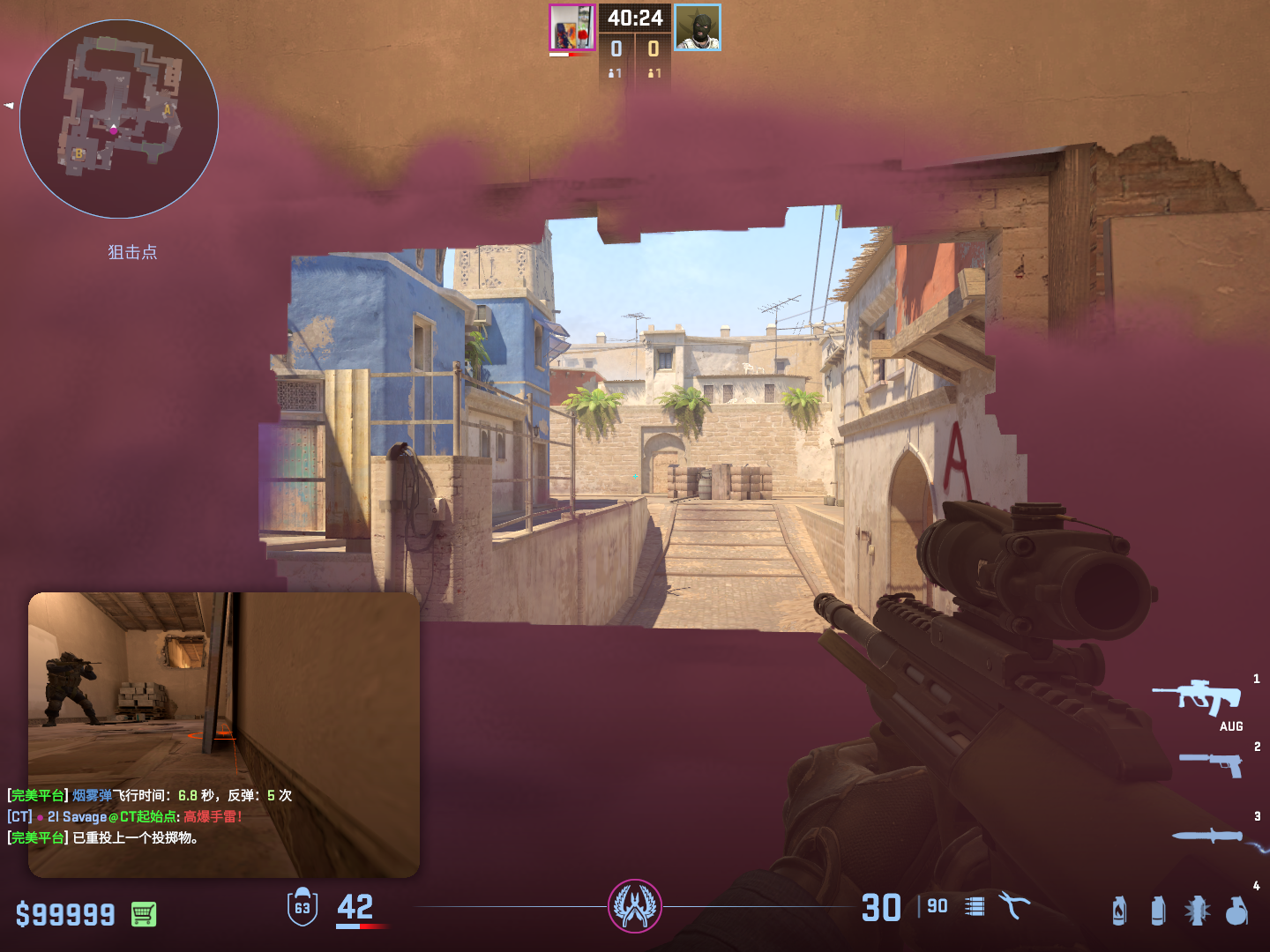1270x952 pixels.
Task: Choose the incendiary grenade icon
Action: [1119, 911]
